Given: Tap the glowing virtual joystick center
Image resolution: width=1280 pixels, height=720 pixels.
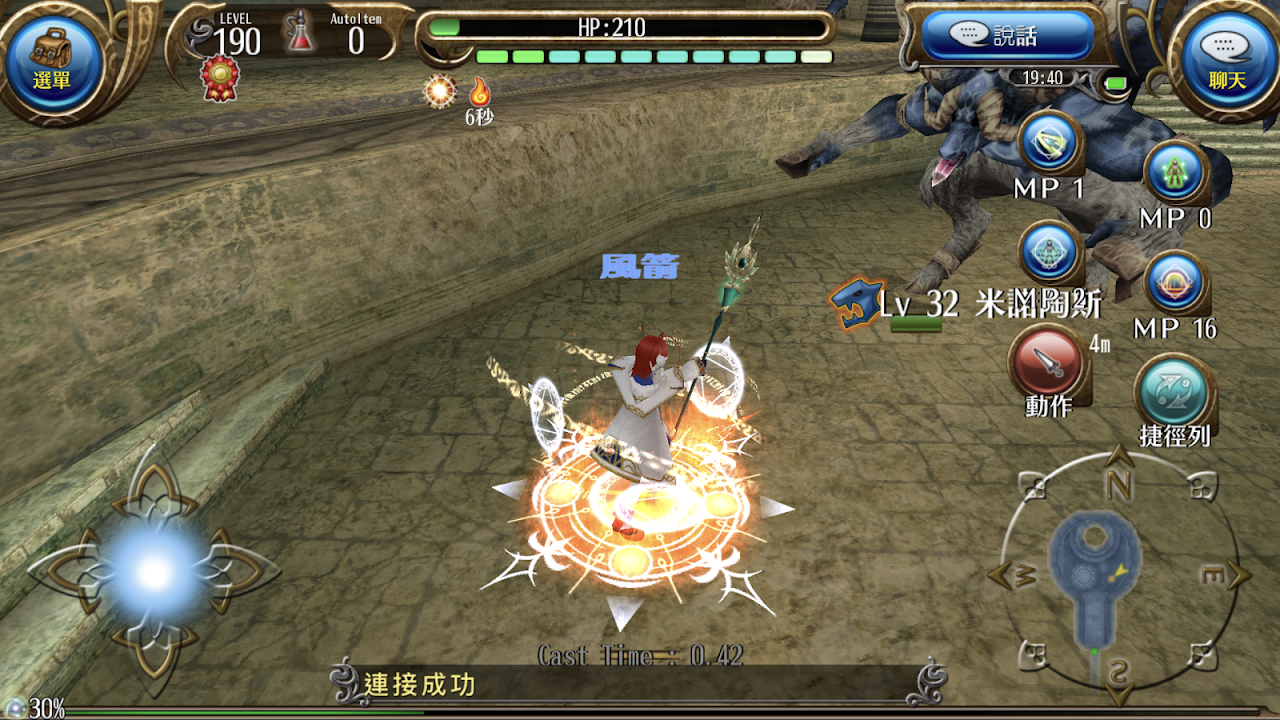Looking at the screenshot, I should point(153,573).
